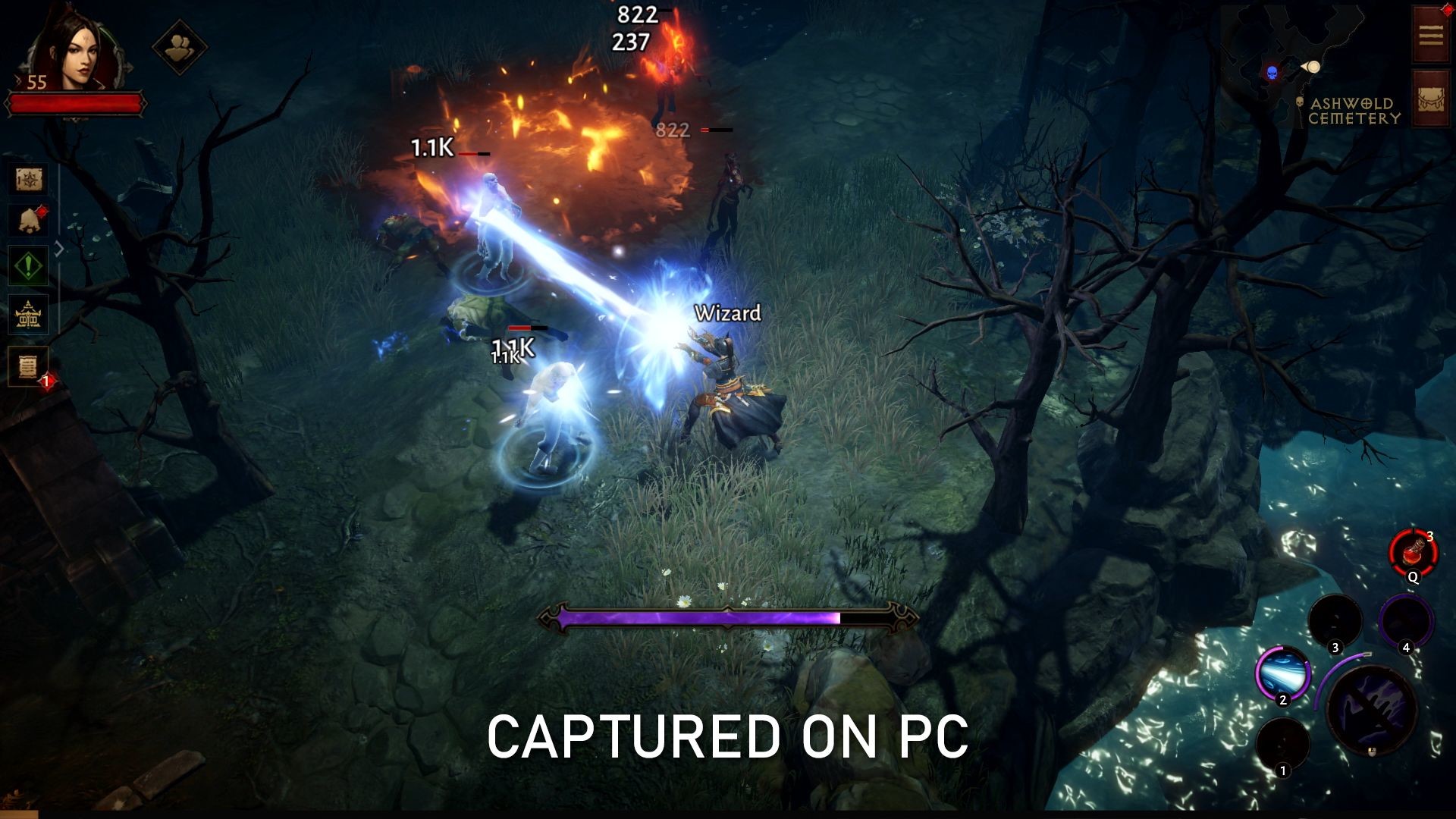1456x819 pixels.
Task: Click the boss skull marker on the minimap
Action: [1272, 73]
